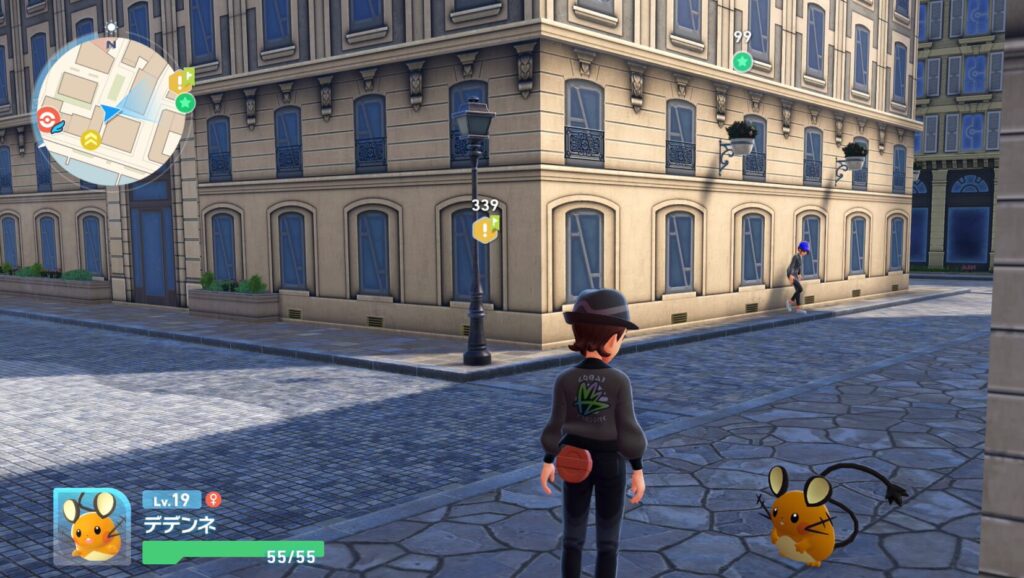
Task: Select the green star waypoint labeled 99
Action: tap(742, 61)
